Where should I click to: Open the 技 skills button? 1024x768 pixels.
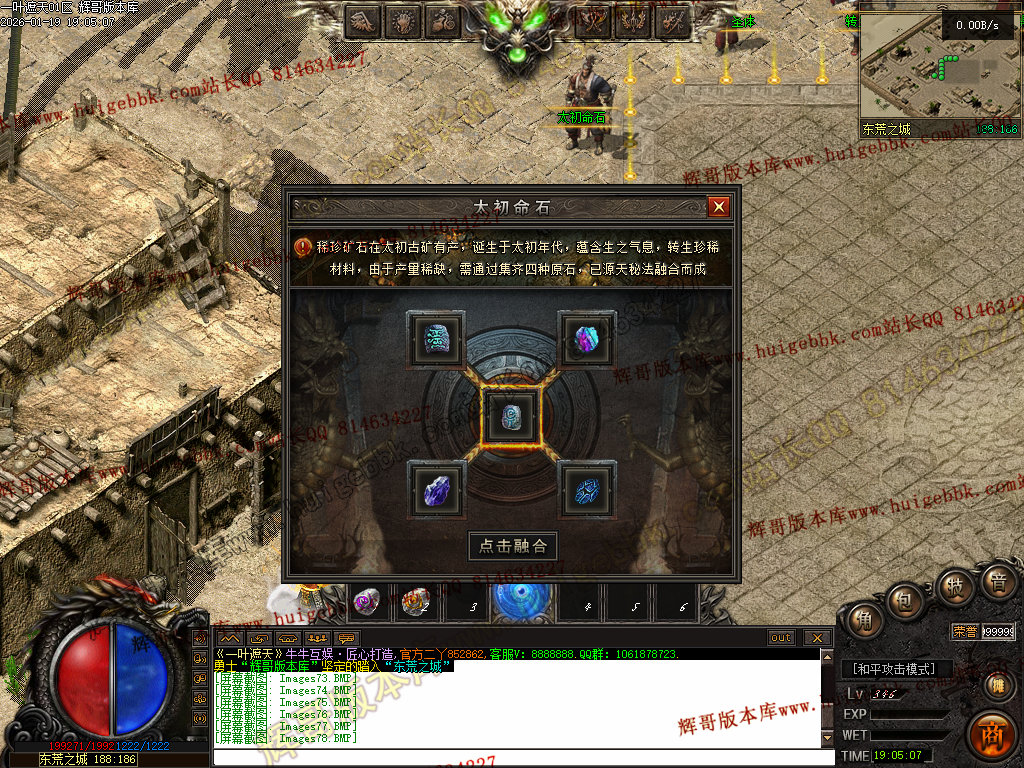953,587
